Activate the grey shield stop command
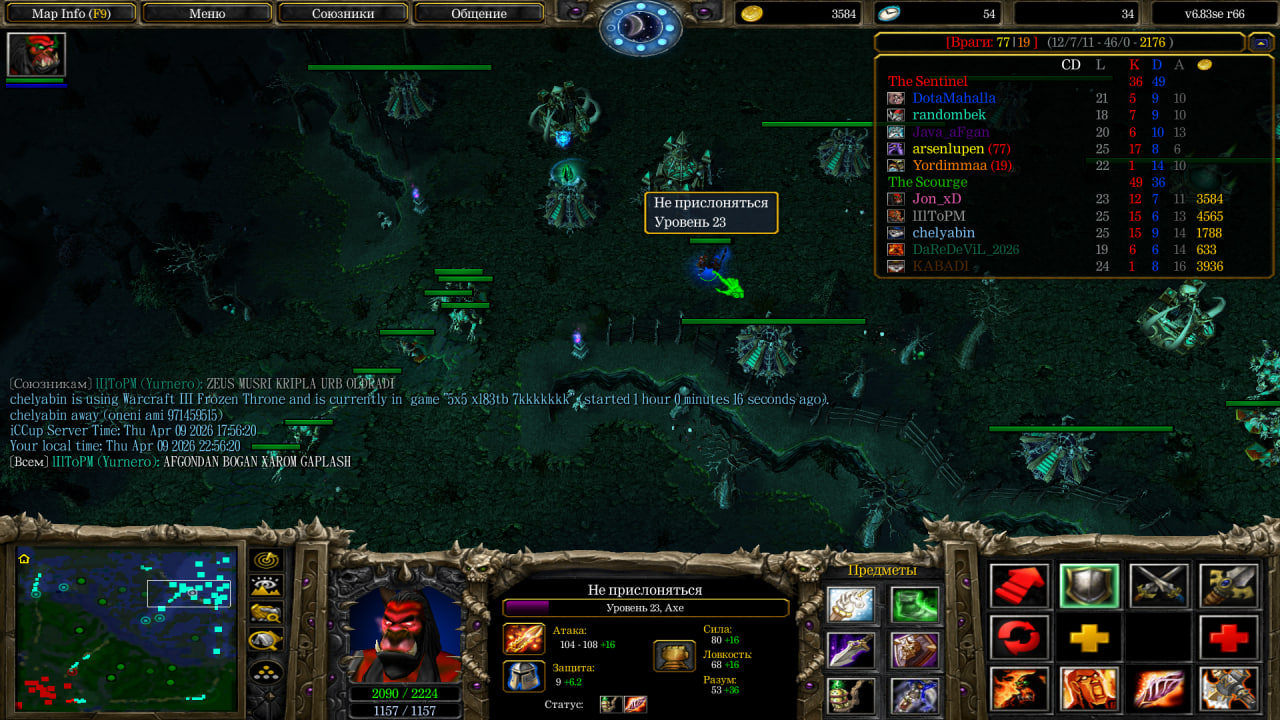 point(1089,586)
